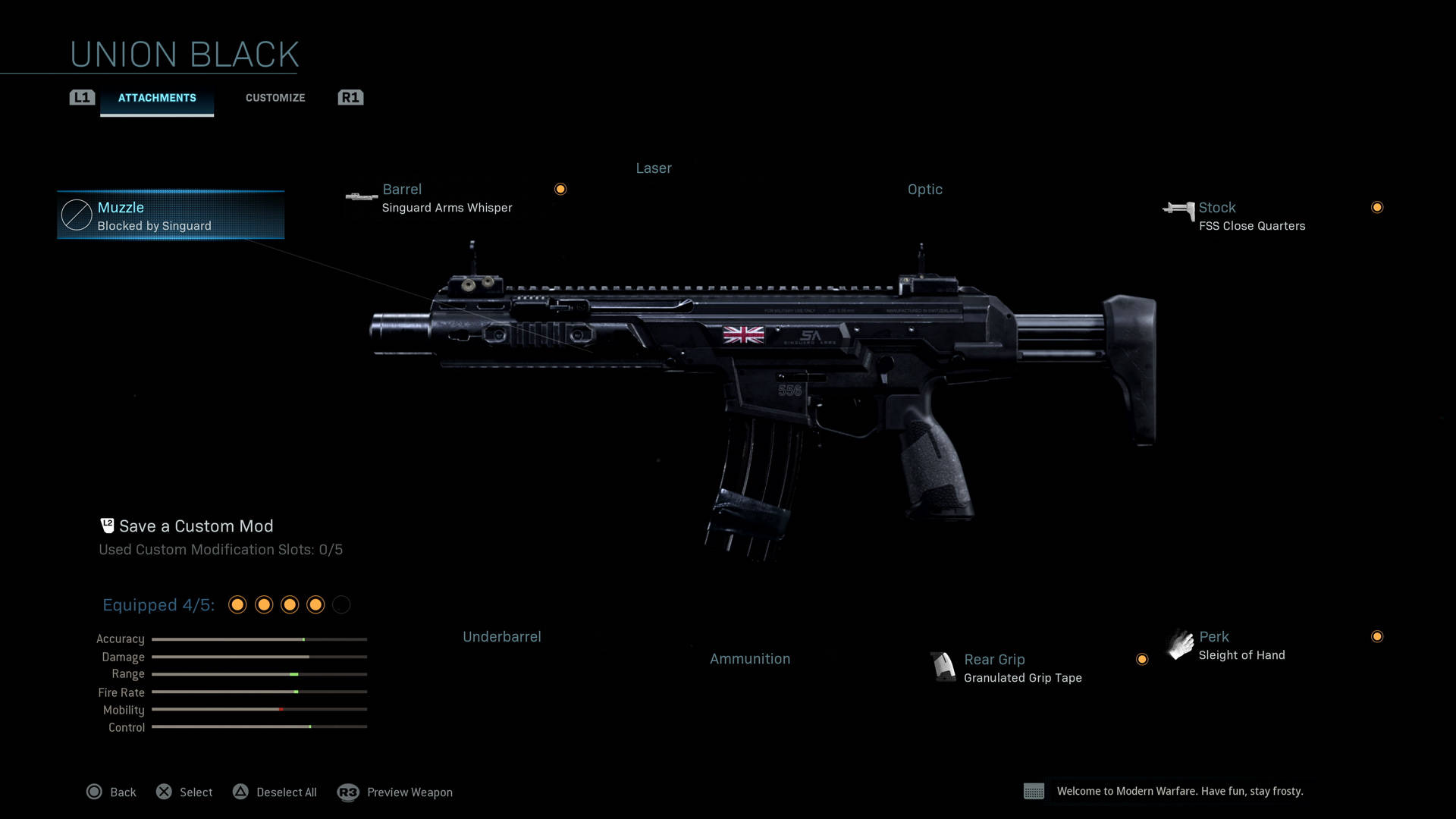Screen dimensions: 1456x819
Task: Choose the Laser attachment slot
Action: pos(654,168)
